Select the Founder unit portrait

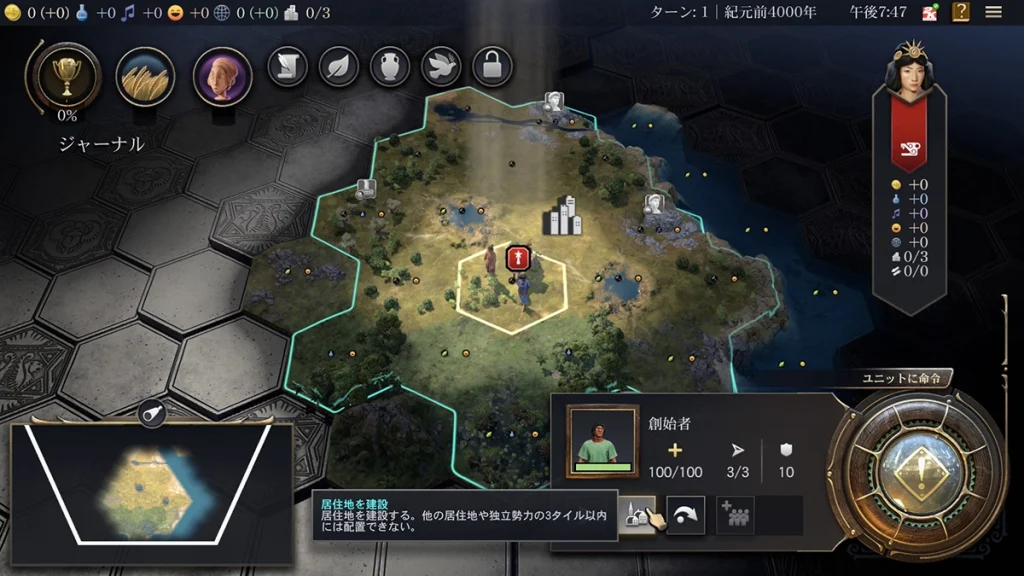(x=602, y=441)
